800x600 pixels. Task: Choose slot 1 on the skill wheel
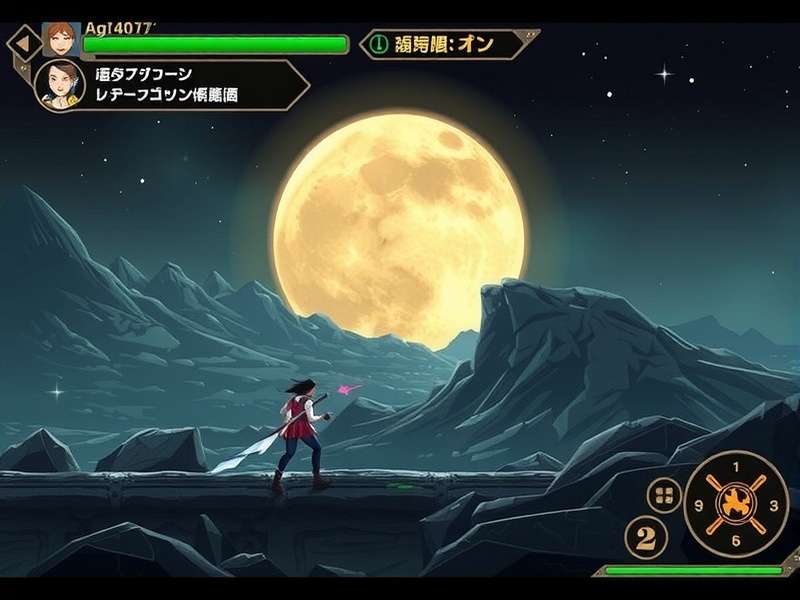(x=737, y=466)
